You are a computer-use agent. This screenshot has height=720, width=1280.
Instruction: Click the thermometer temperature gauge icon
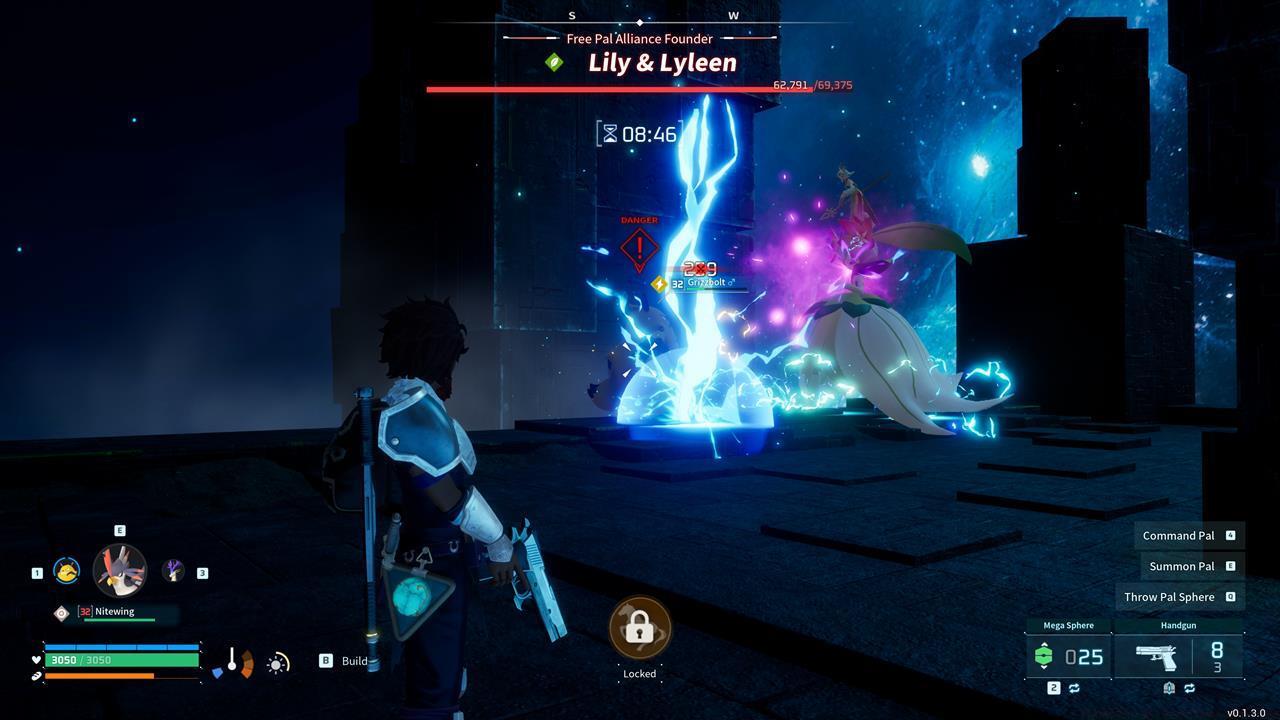(232, 660)
